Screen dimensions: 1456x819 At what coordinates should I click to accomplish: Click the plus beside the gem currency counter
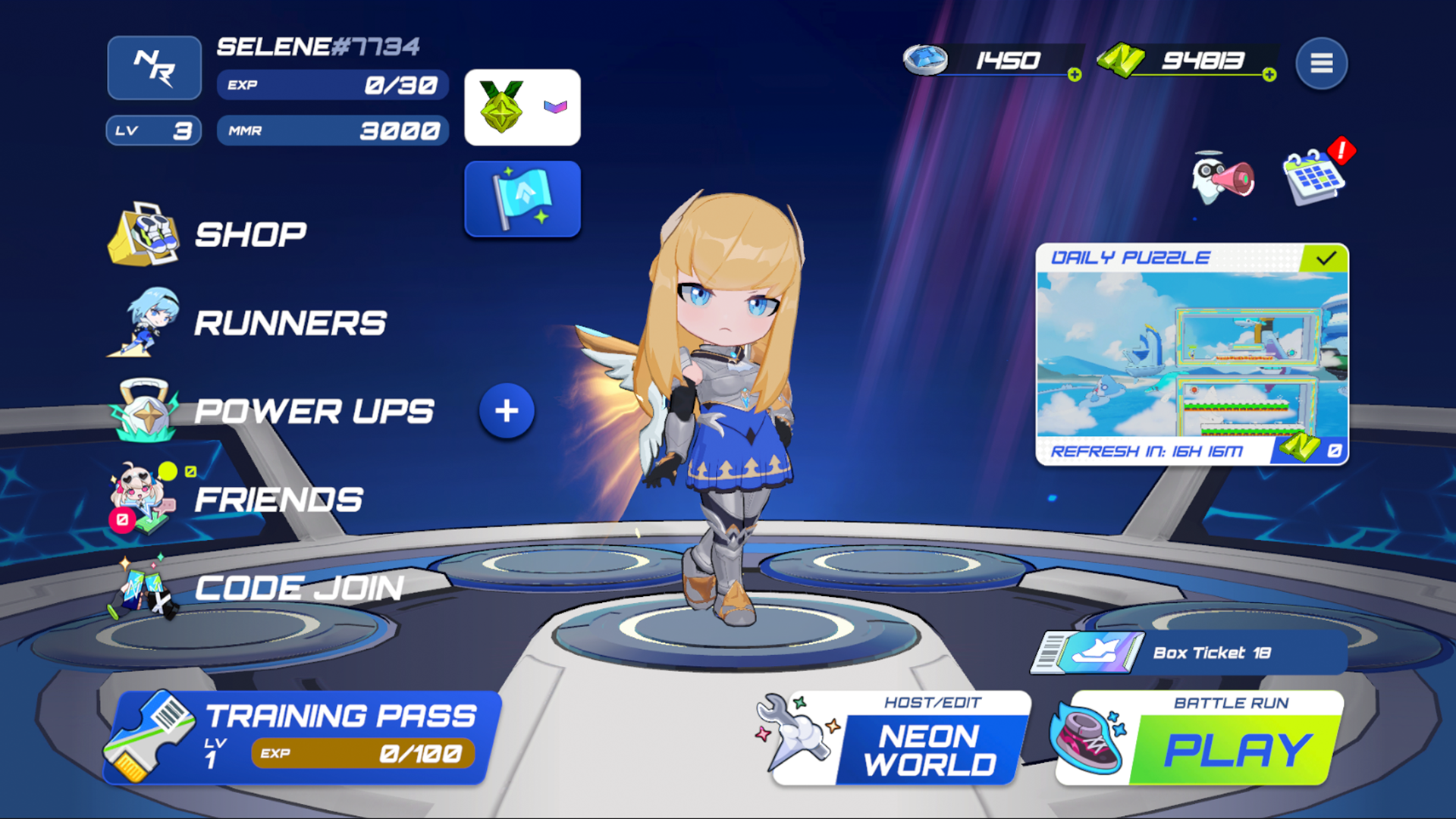coord(1075,74)
